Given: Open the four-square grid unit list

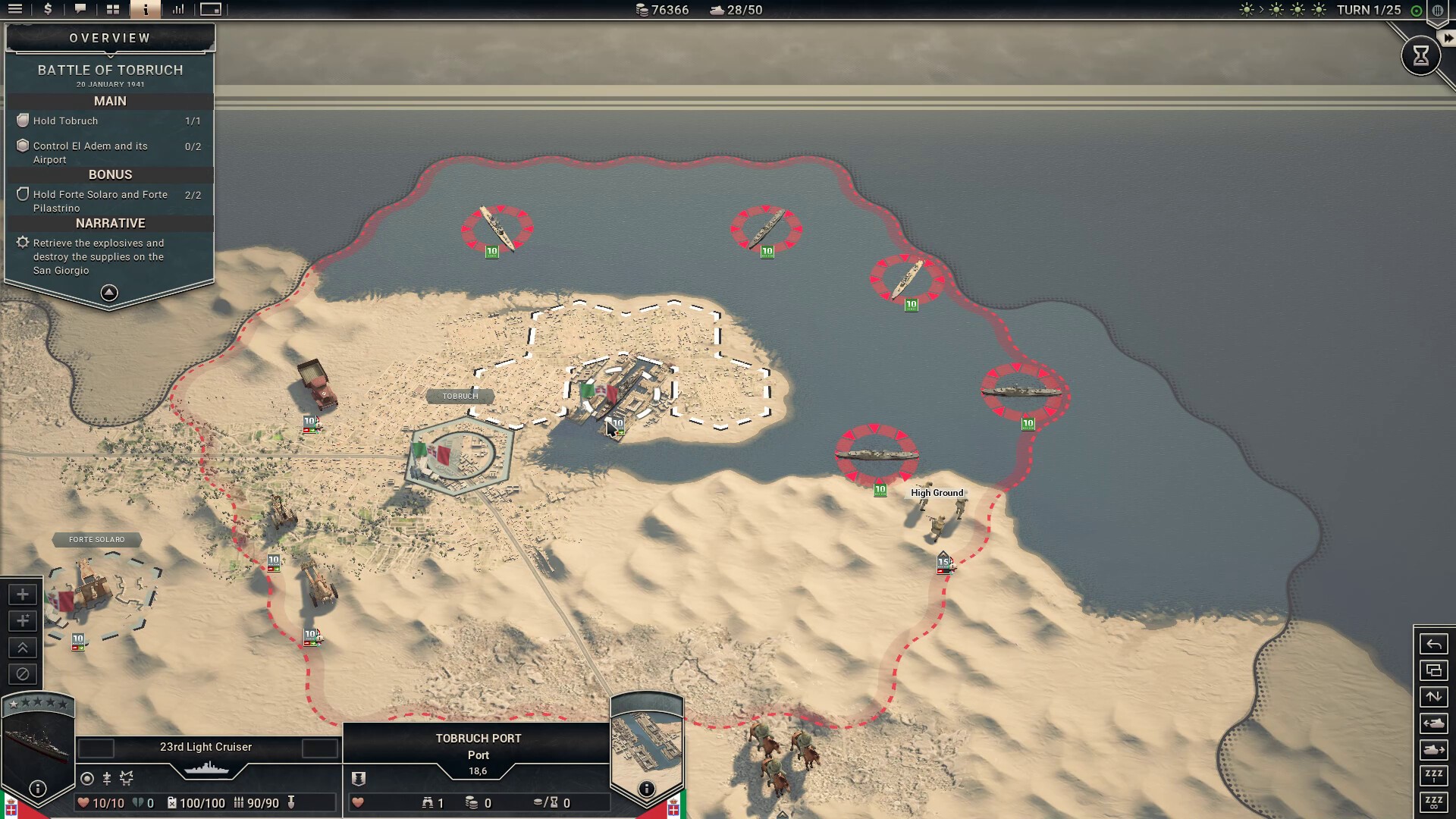Looking at the screenshot, I should point(113,10).
